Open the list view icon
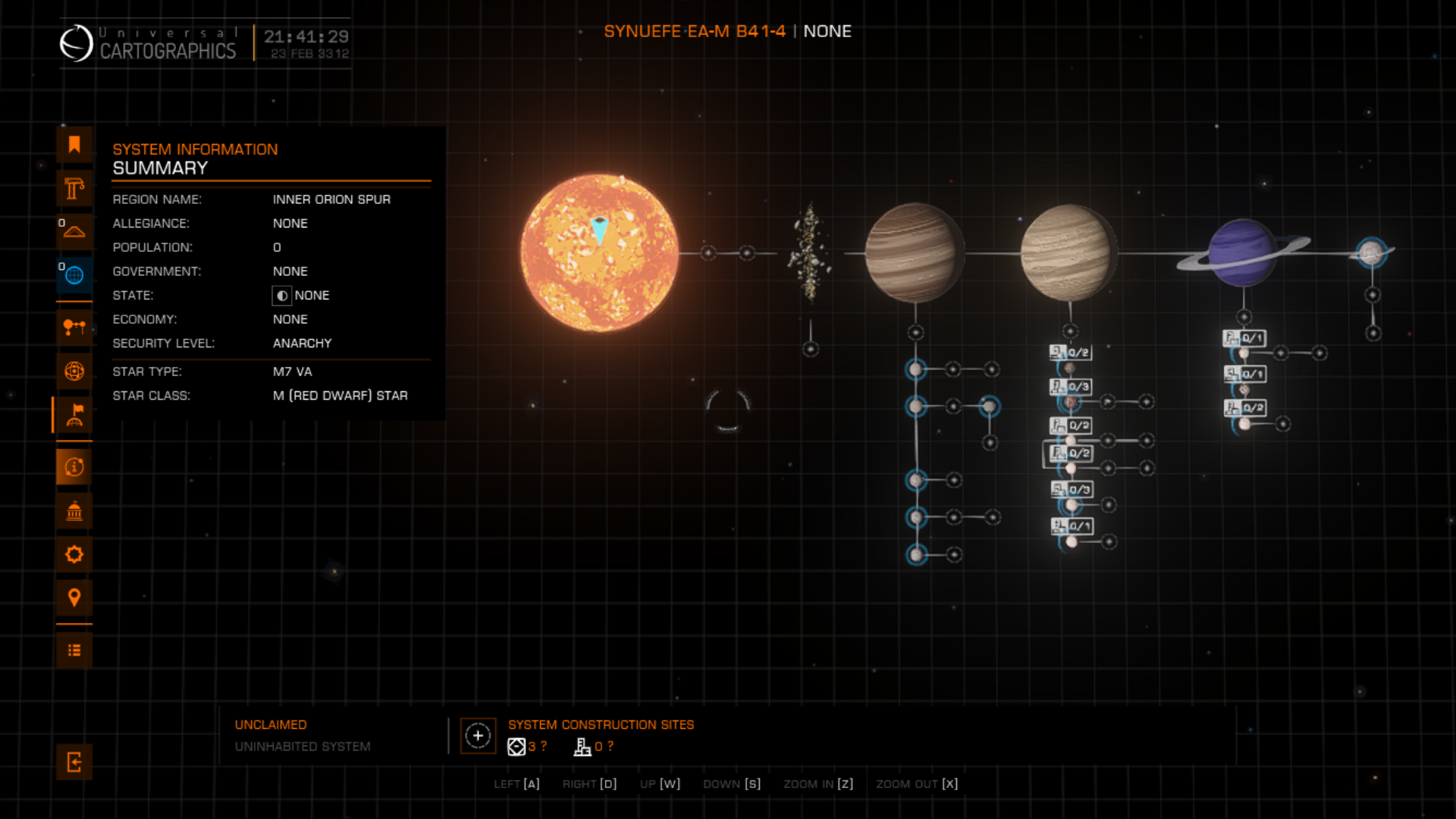Image resolution: width=1456 pixels, height=819 pixels. coord(74,651)
